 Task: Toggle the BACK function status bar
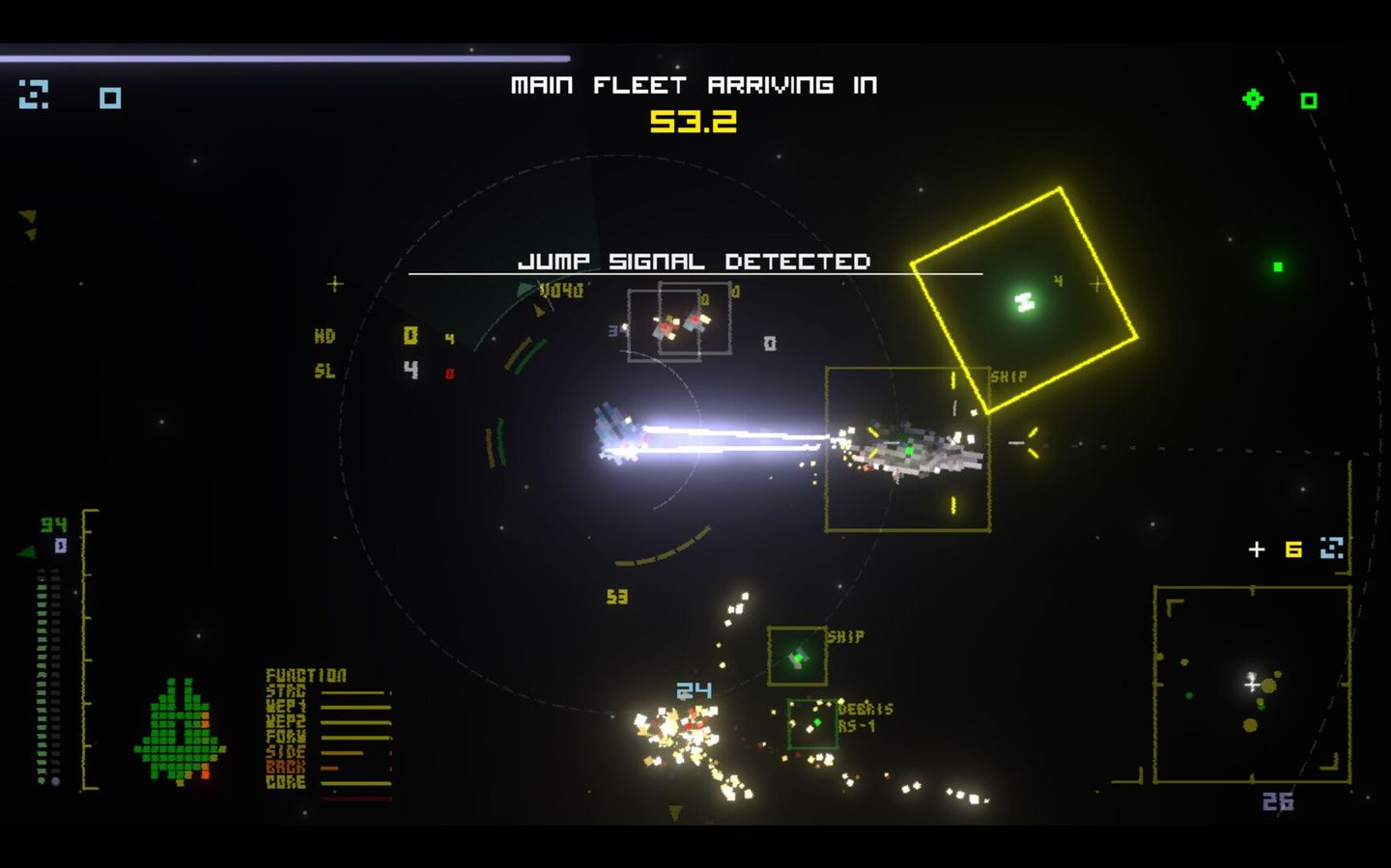tap(328, 767)
